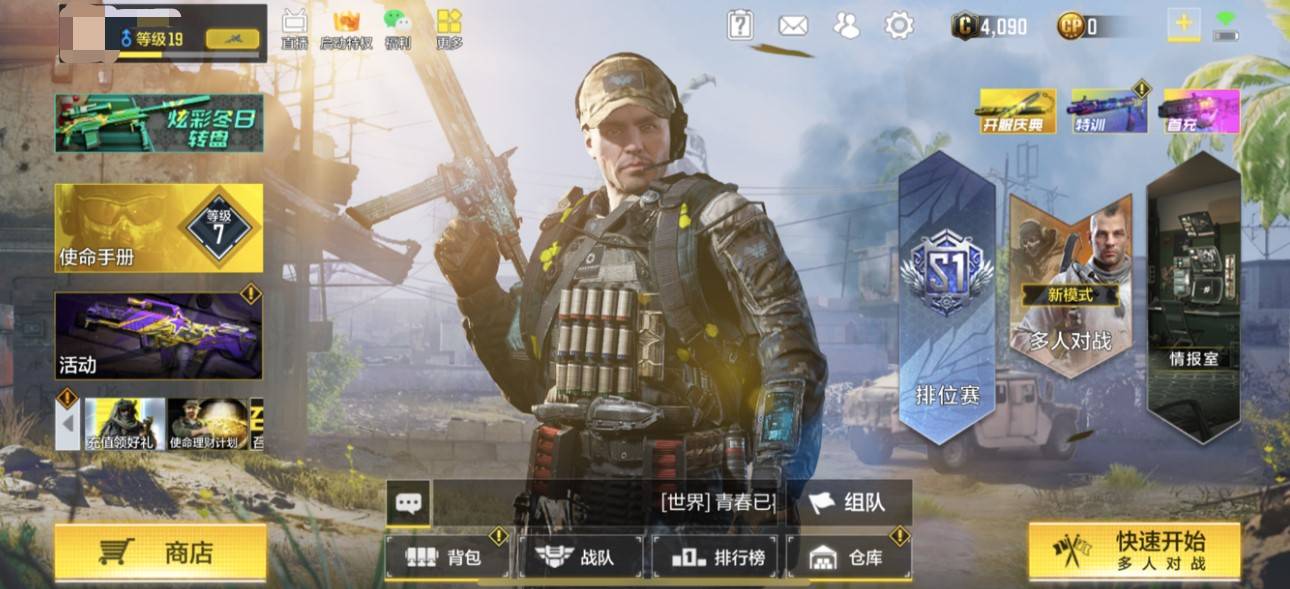Viewport: 1290px width, 589px height.
Task: Add currency with the yellow plus button
Action: 1184,24
